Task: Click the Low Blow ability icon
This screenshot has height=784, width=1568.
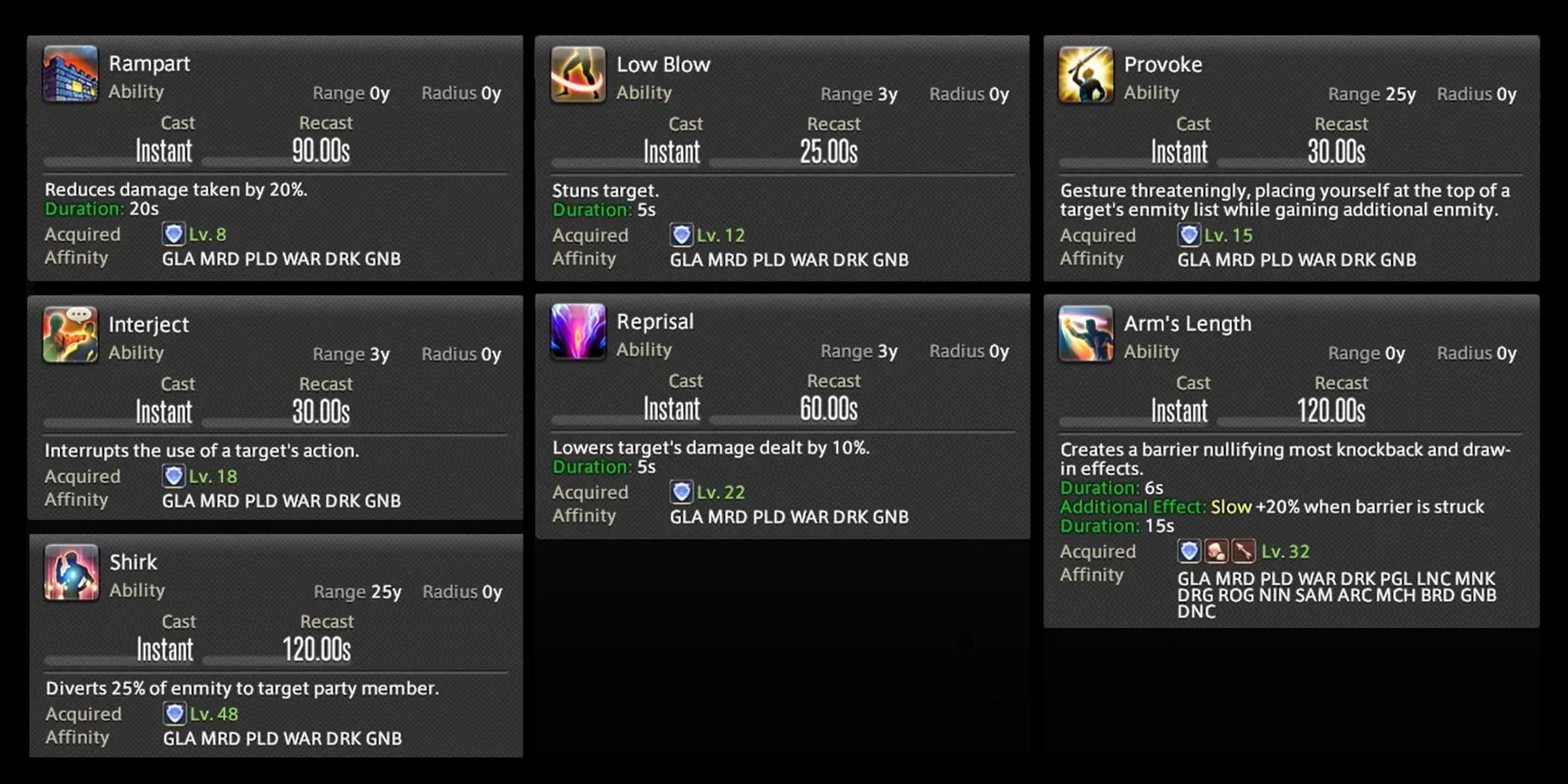Action: 578,77
